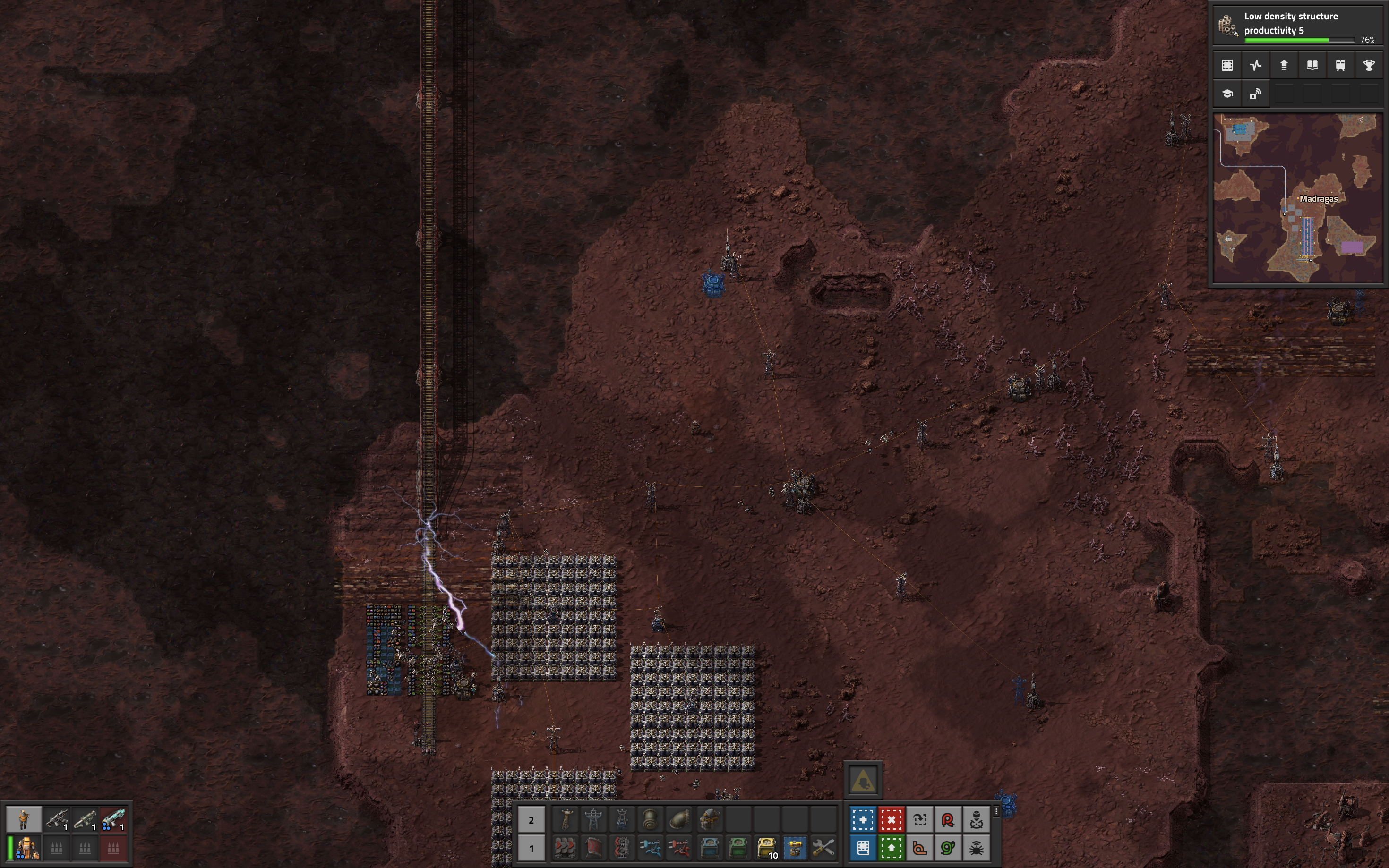Viewport: 1389px width, 868px height.
Task: Open the Factoriopedia book button
Action: 1312,66
